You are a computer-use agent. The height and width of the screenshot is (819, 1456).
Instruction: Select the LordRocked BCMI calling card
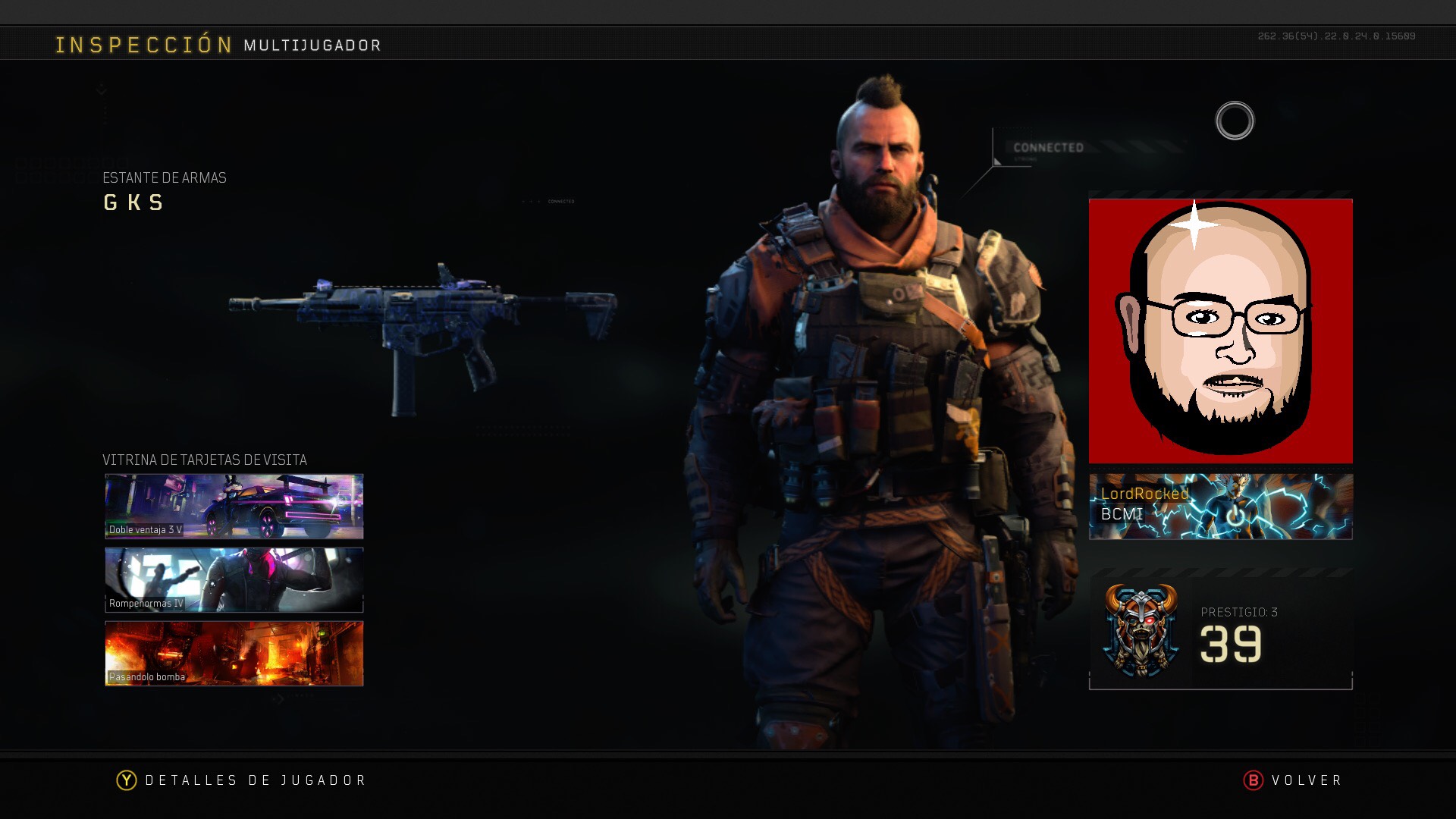[x=1220, y=507]
